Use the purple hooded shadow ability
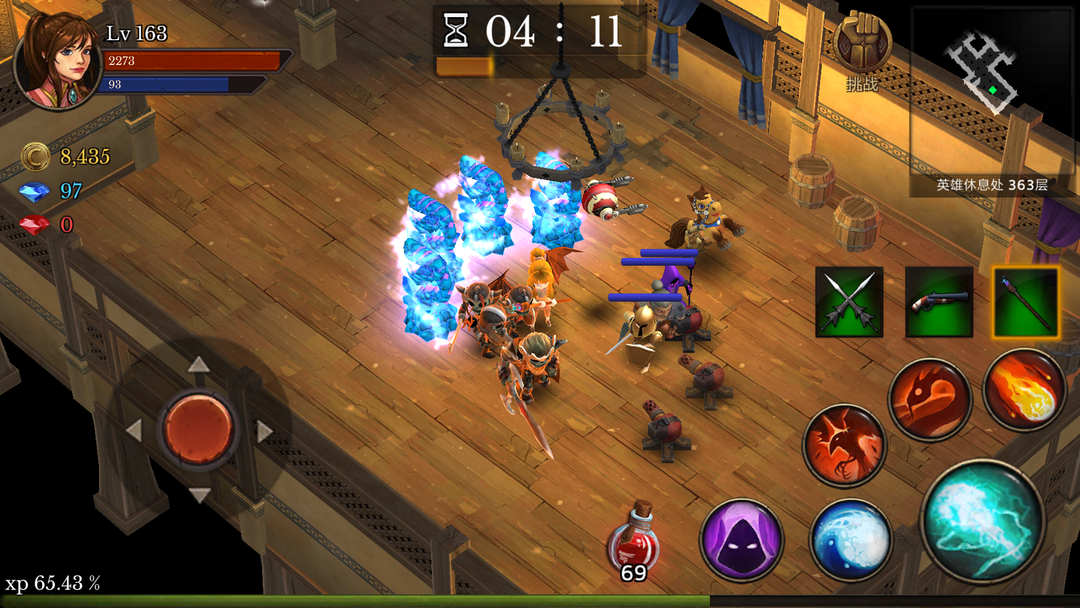 [x=741, y=540]
